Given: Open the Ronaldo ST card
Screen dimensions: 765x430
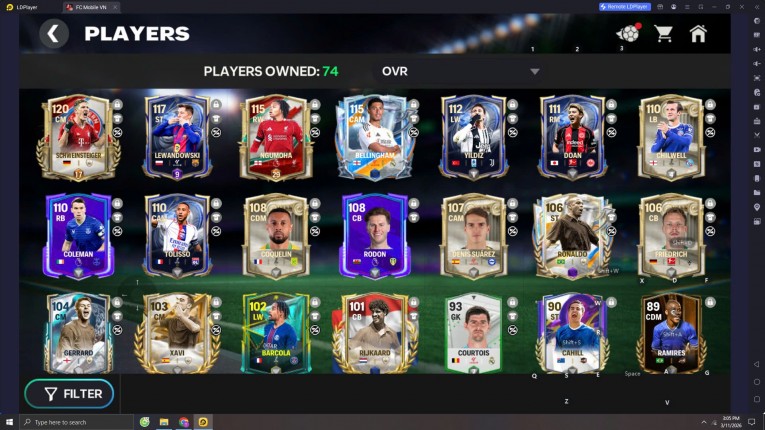Looking at the screenshot, I should tap(570, 234).
